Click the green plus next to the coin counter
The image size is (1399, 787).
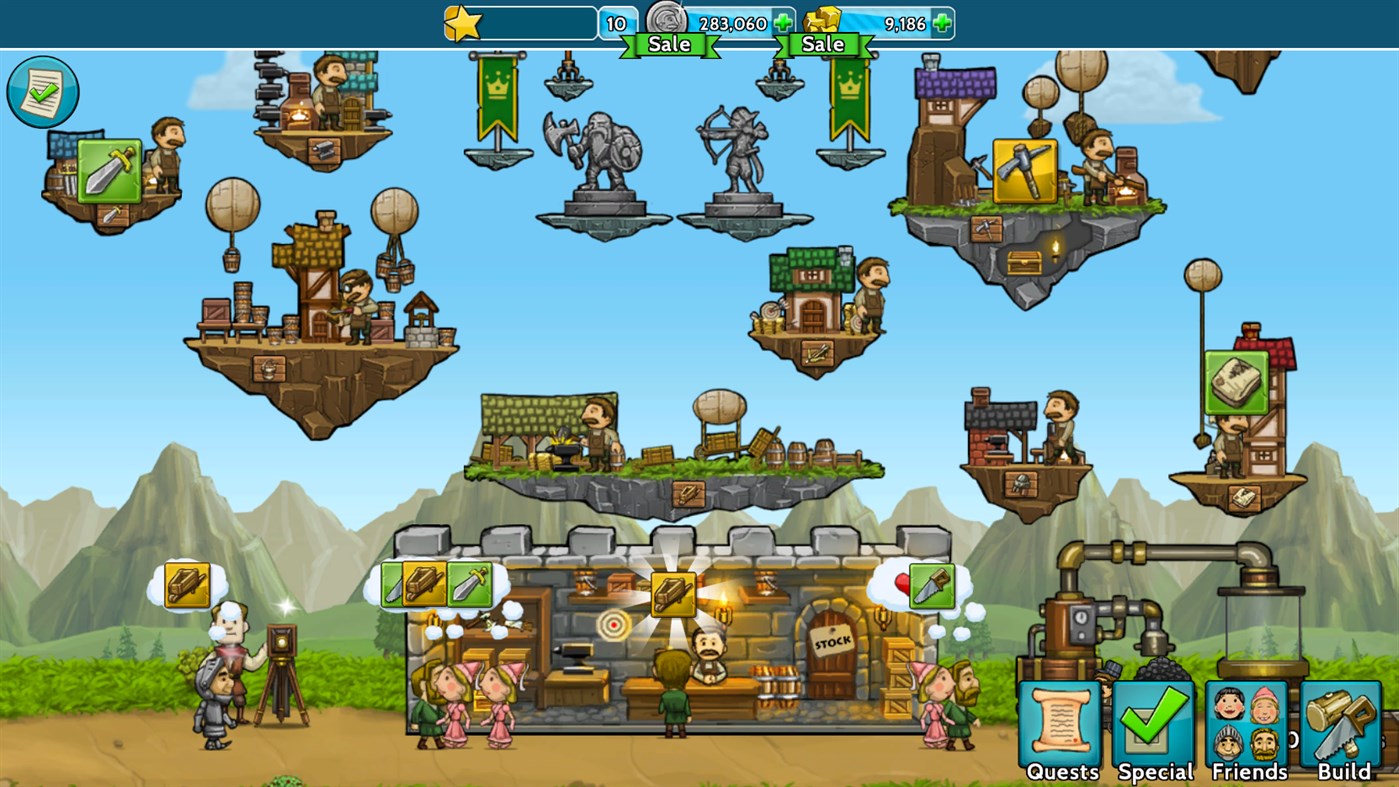click(782, 20)
